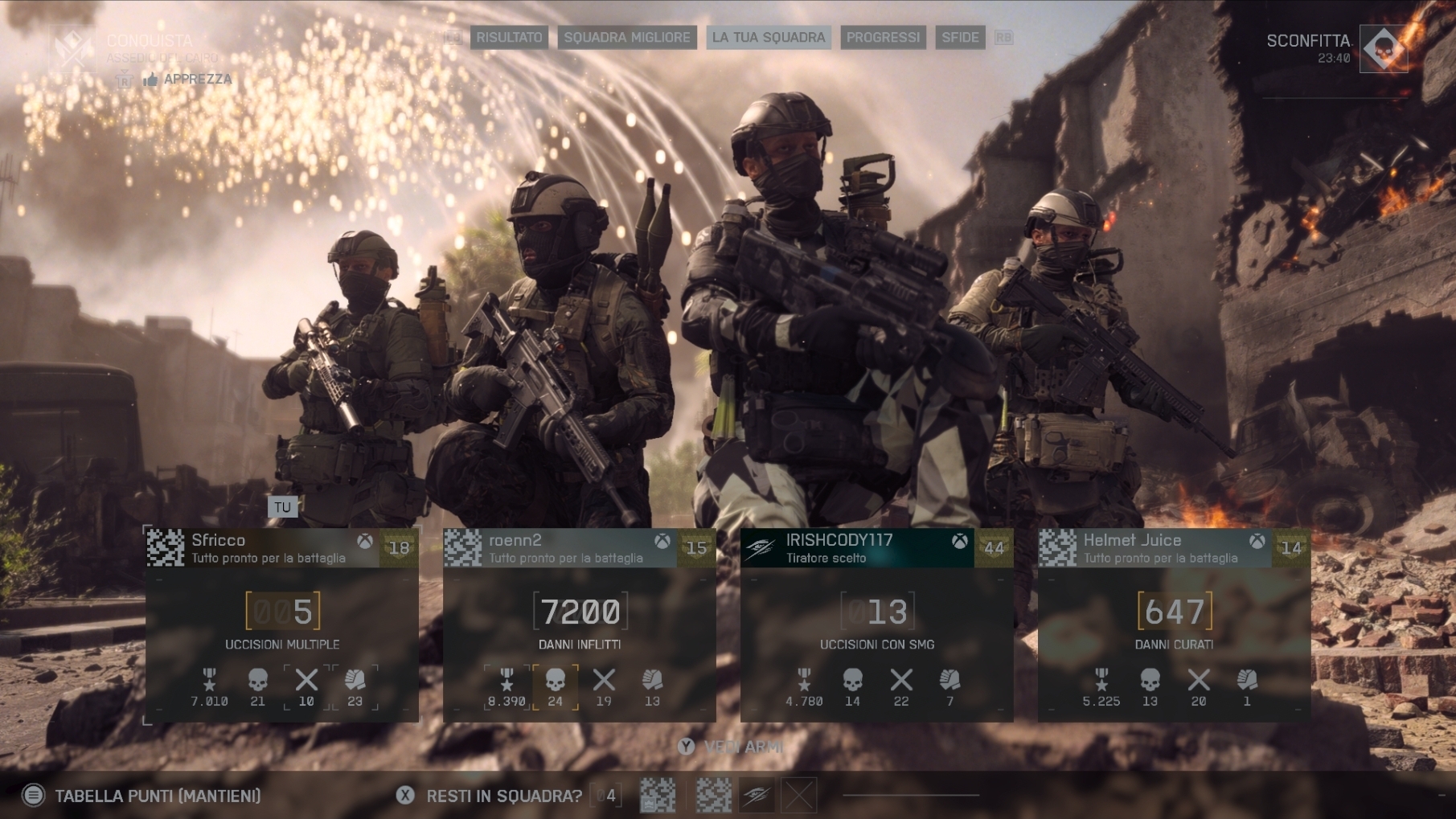Switch to the RISULTATO tab
Screen dimensions: 1456x819
(509, 37)
